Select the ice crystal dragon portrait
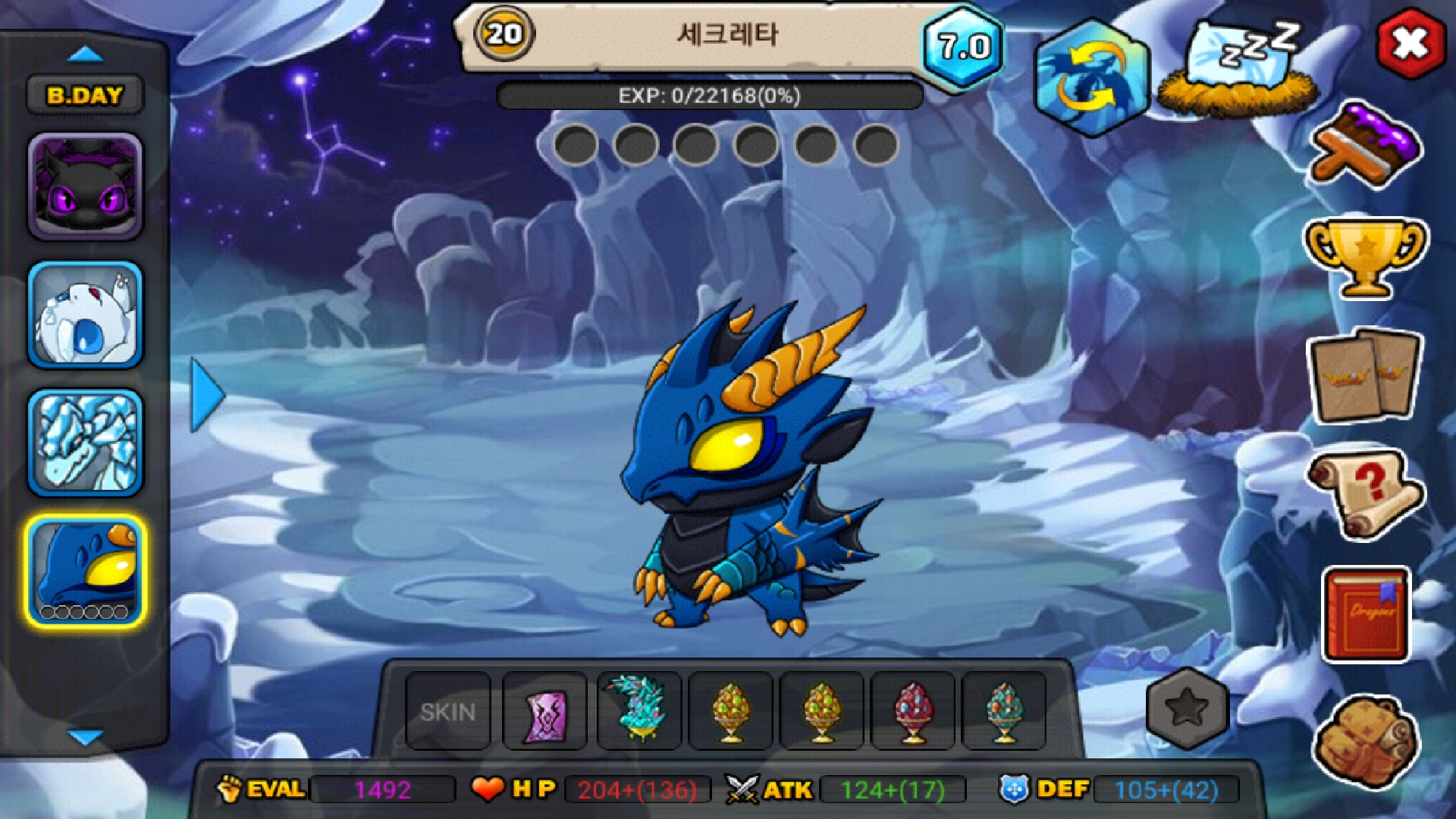The image size is (1456, 819). [x=85, y=443]
